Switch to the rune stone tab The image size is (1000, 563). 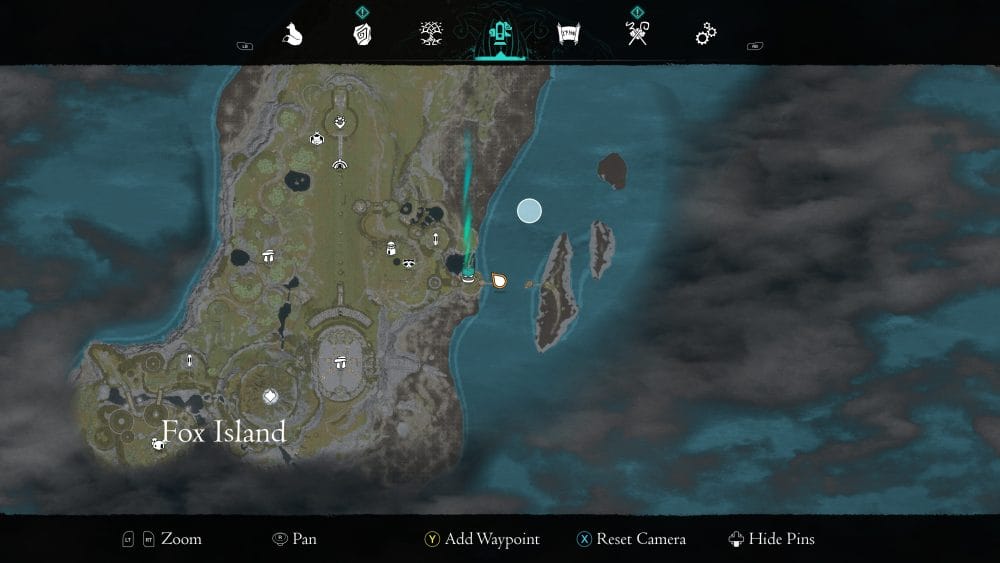(x=362, y=35)
